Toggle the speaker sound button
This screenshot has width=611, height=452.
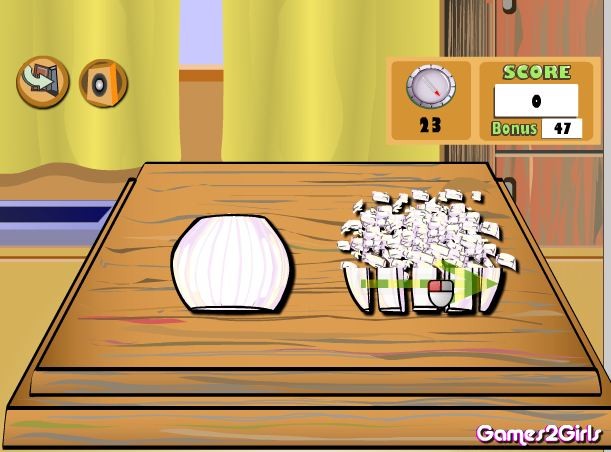point(102,82)
